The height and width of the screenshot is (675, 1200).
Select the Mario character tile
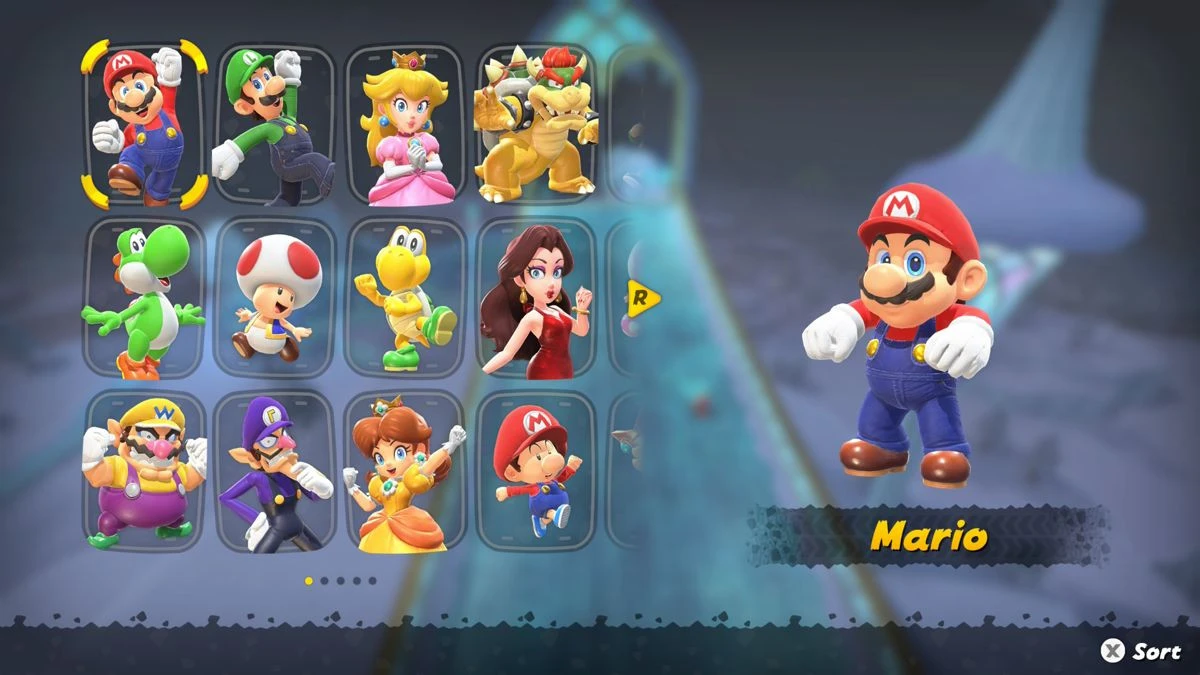coord(144,124)
